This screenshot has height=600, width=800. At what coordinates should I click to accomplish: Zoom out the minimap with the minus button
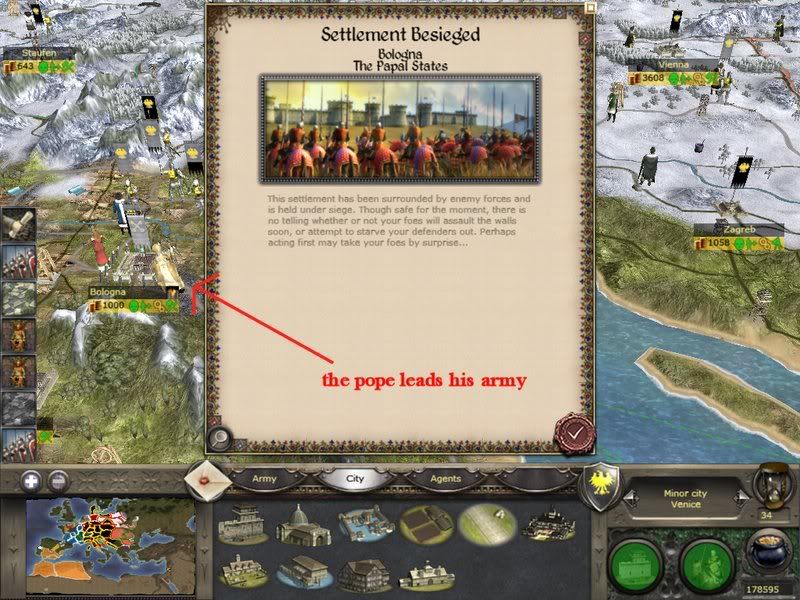click(x=58, y=479)
